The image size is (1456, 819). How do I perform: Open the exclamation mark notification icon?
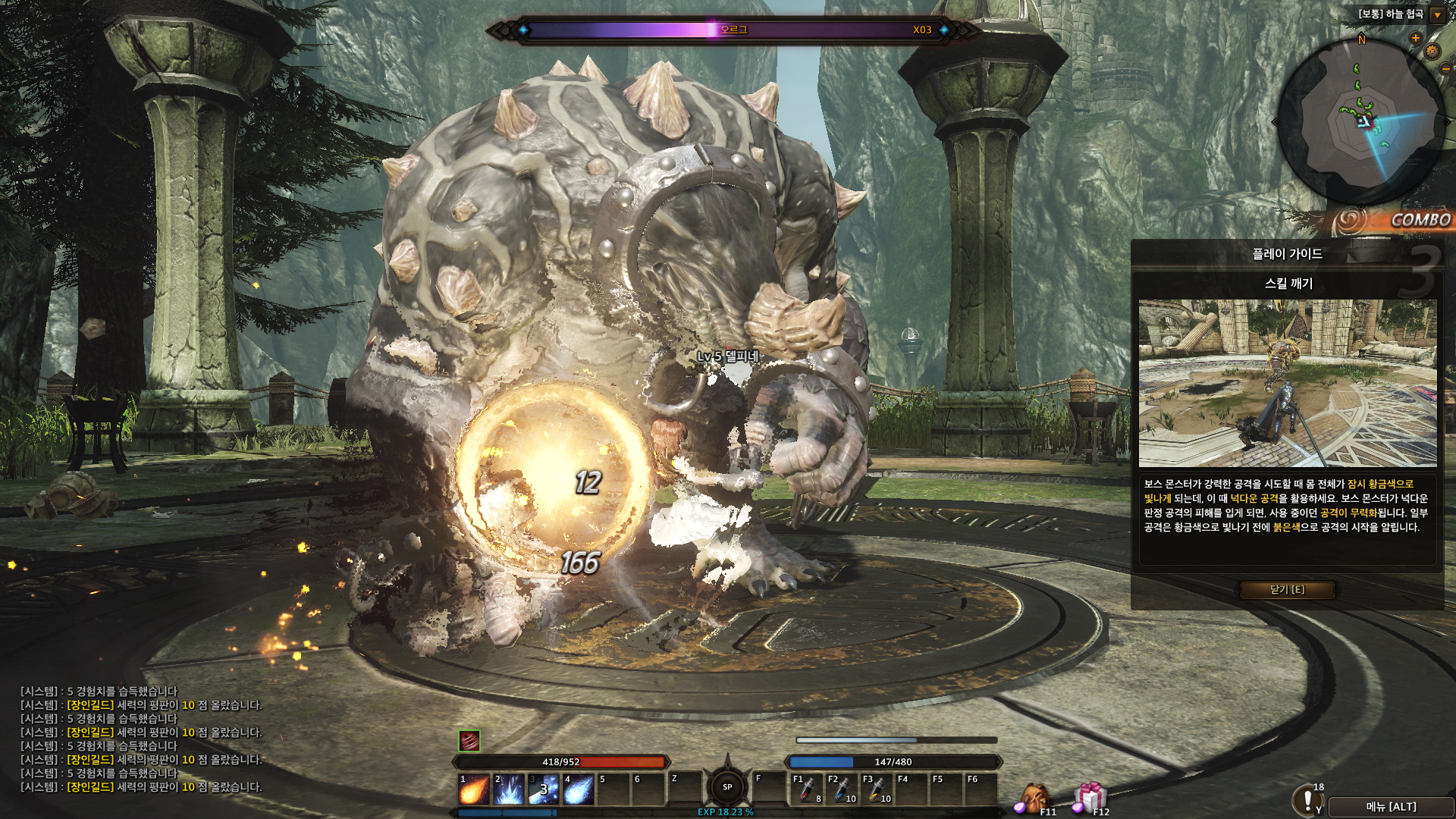pyautogui.click(x=1307, y=800)
